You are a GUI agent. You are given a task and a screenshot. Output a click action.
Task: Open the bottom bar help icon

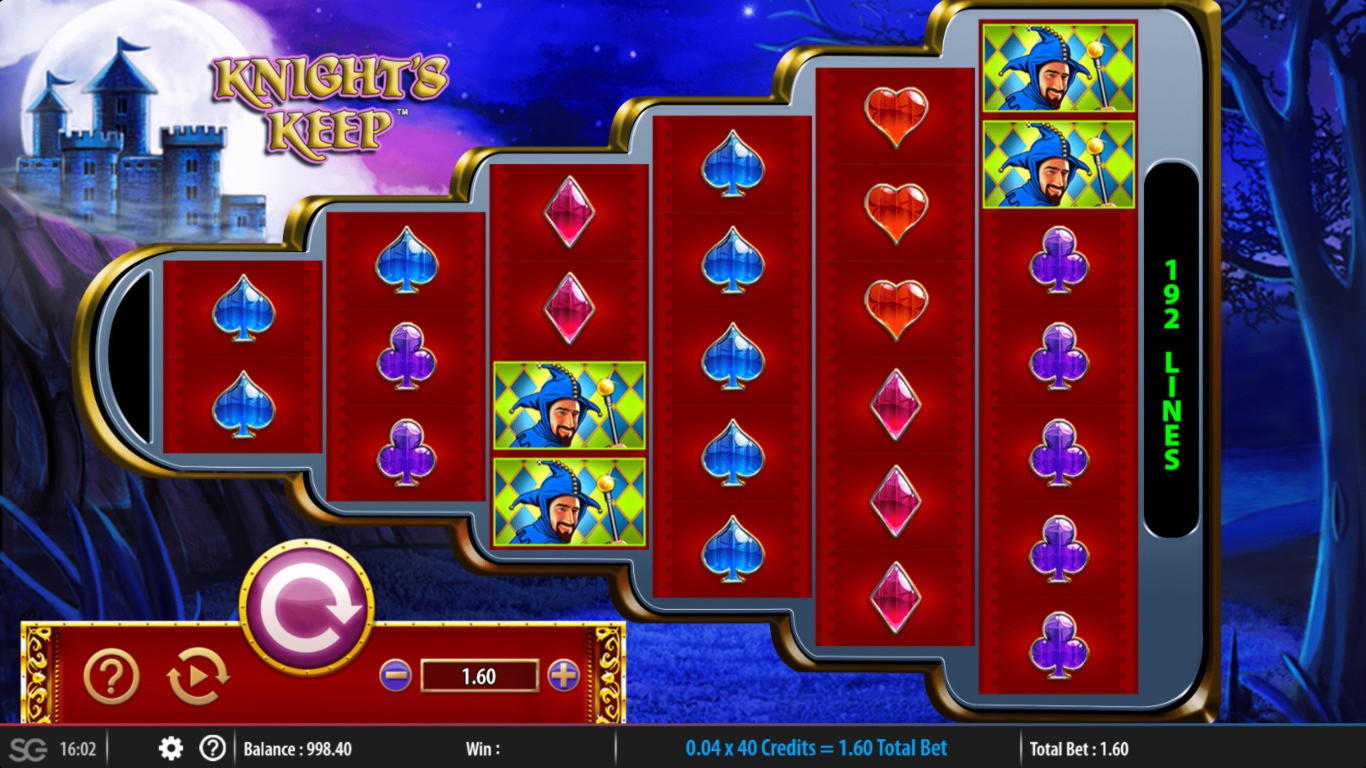pyautogui.click(x=212, y=748)
